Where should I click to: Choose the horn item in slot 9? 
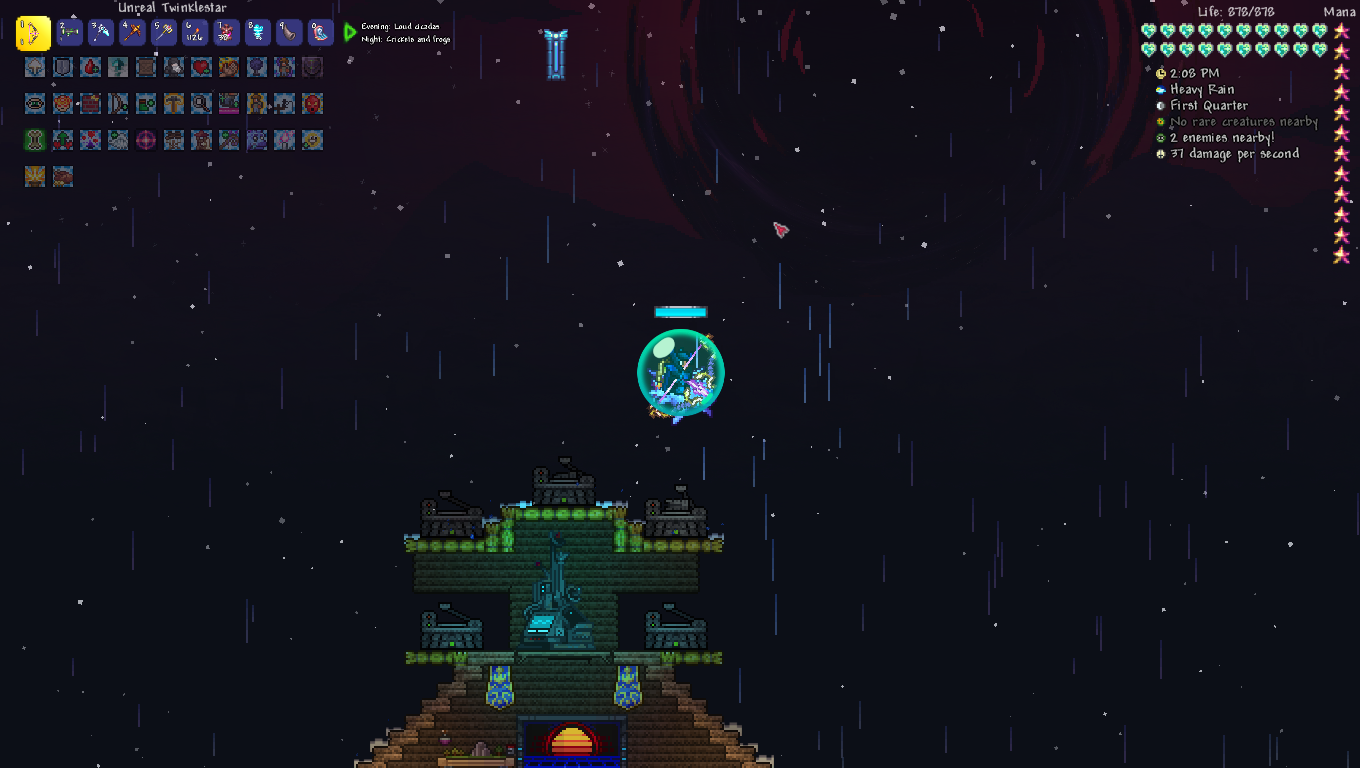288,33
